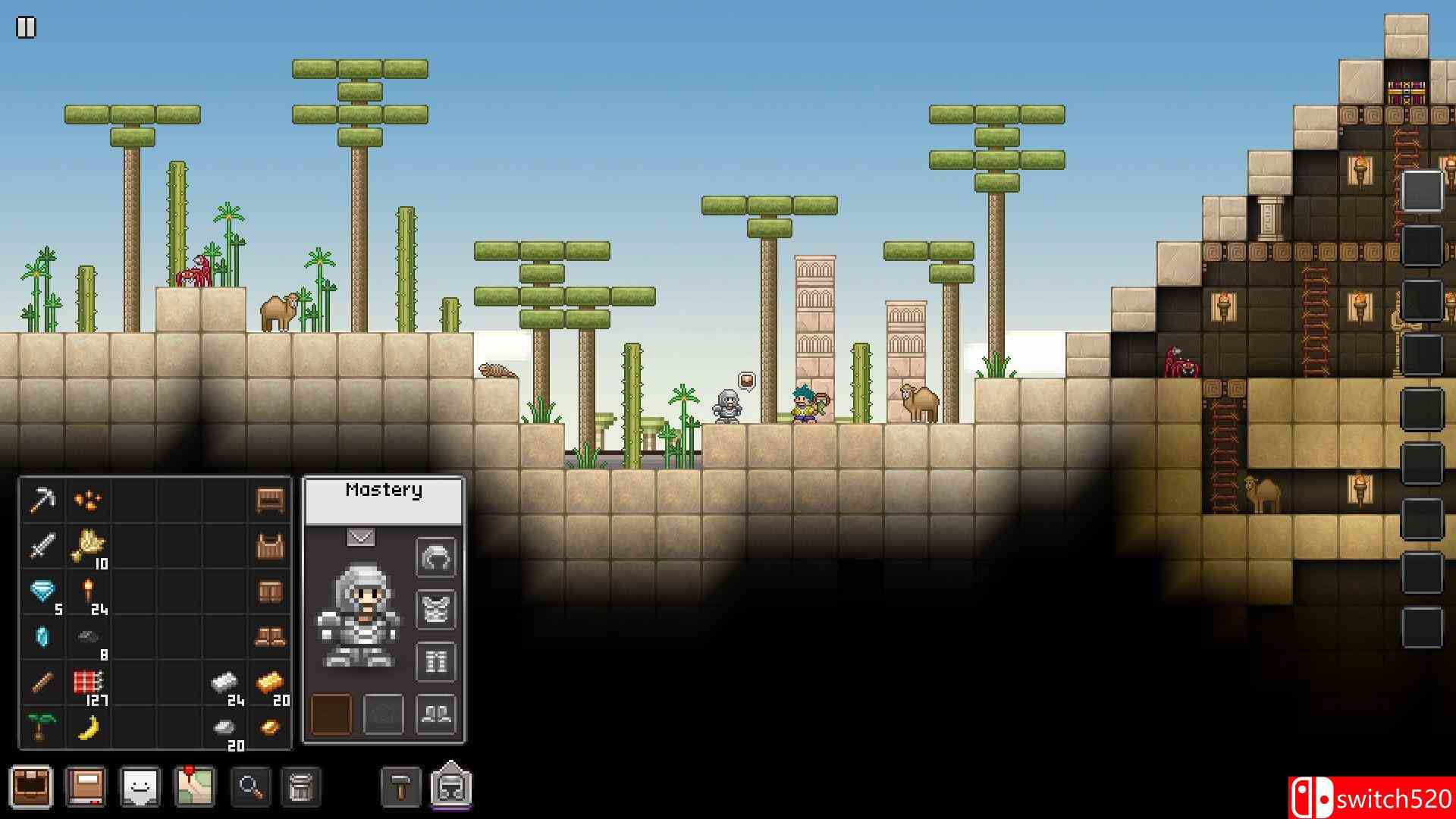Click the Mastery title bar
The width and height of the screenshot is (1456, 819).
pos(384,491)
